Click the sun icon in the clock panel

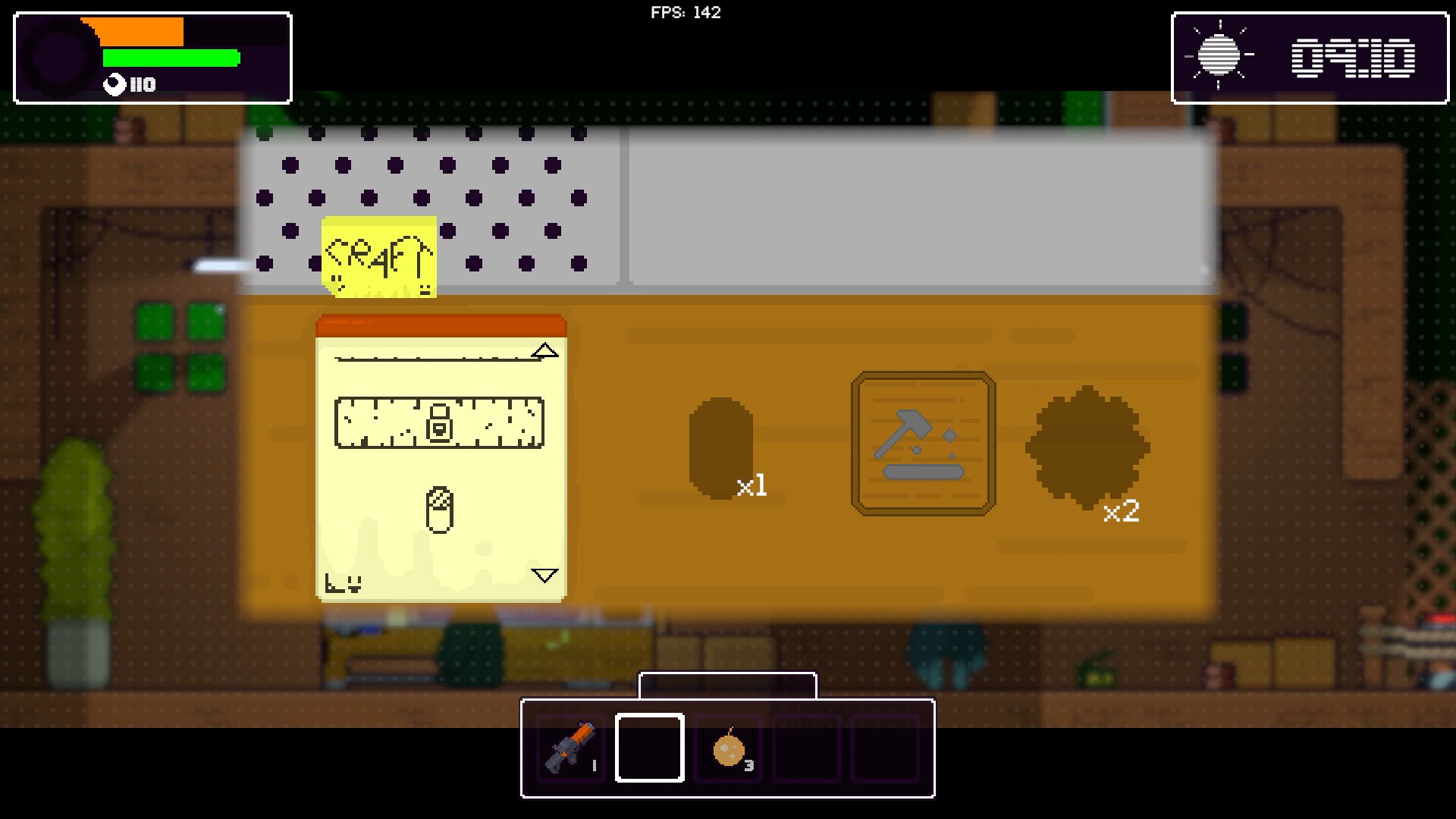[x=1221, y=55]
